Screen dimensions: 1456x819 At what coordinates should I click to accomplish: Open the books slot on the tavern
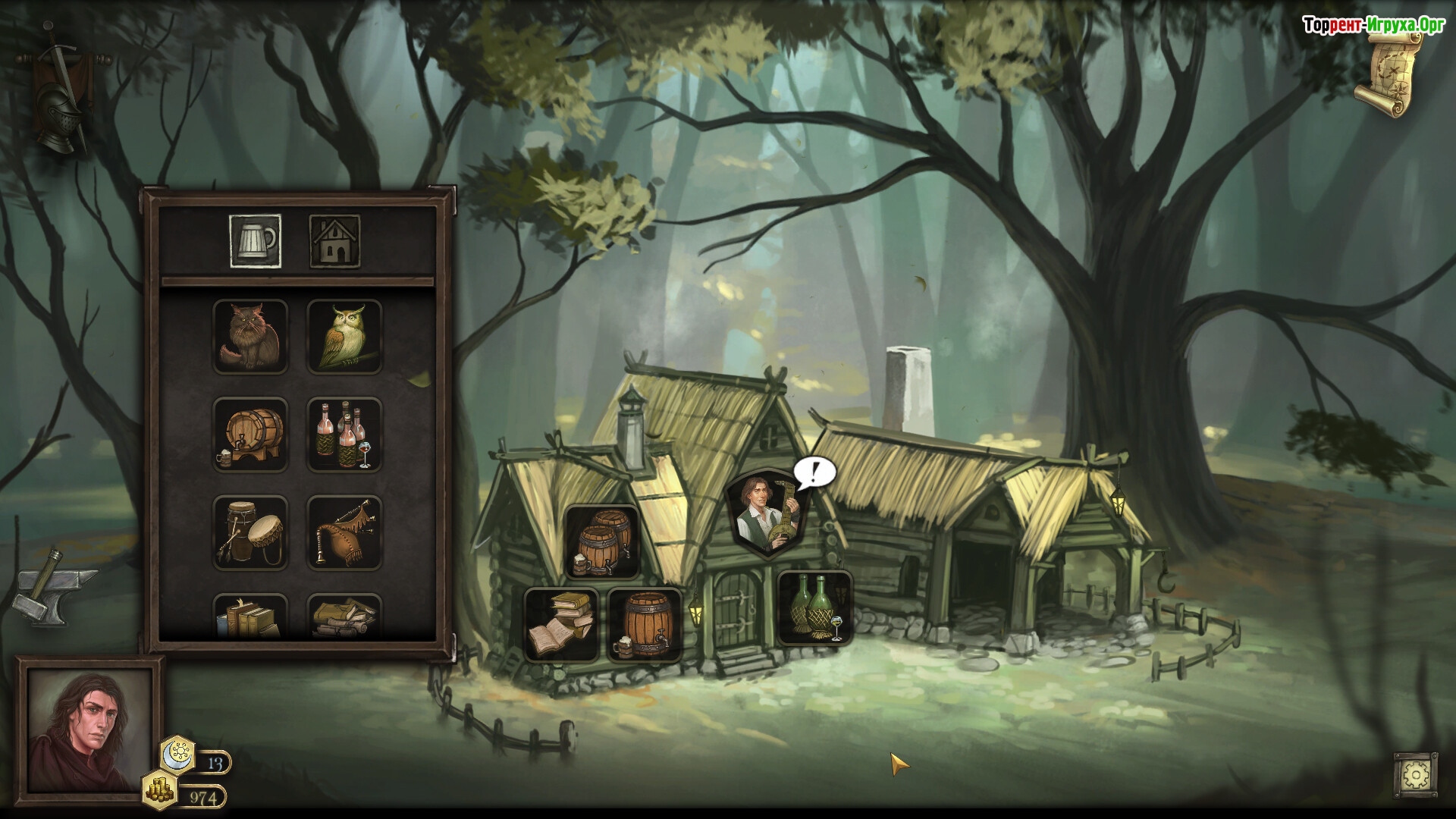(x=561, y=625)
